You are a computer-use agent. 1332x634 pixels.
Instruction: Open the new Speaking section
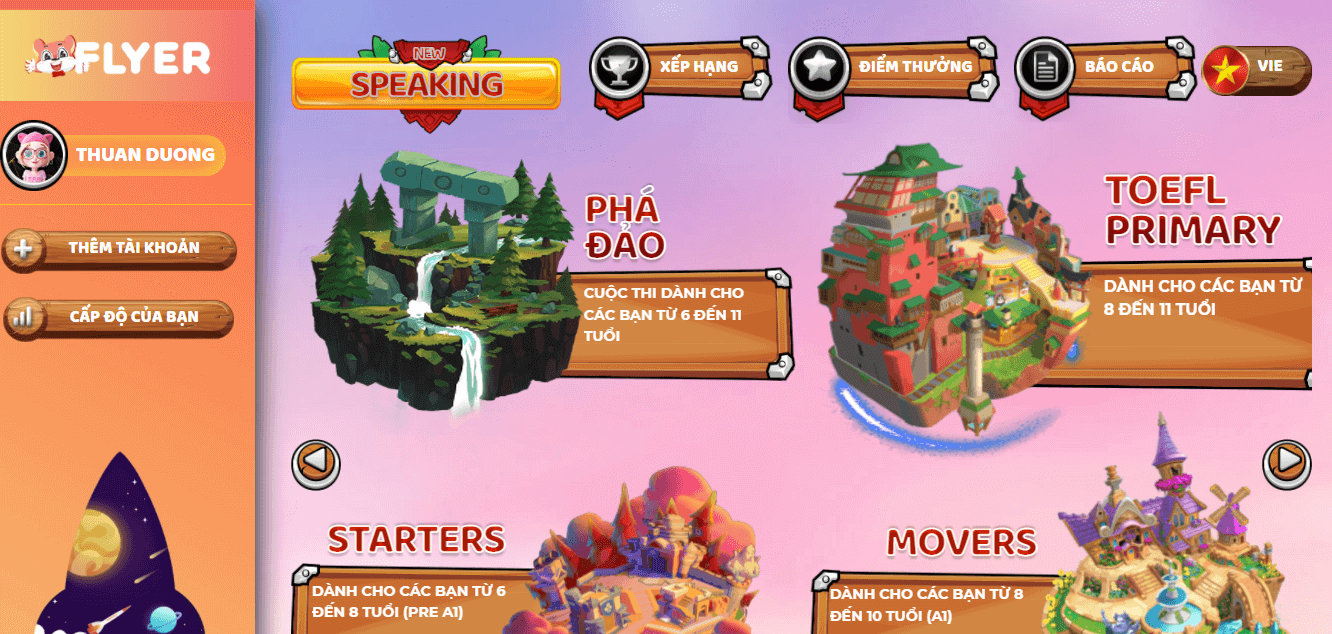click(x=426, y=83)
